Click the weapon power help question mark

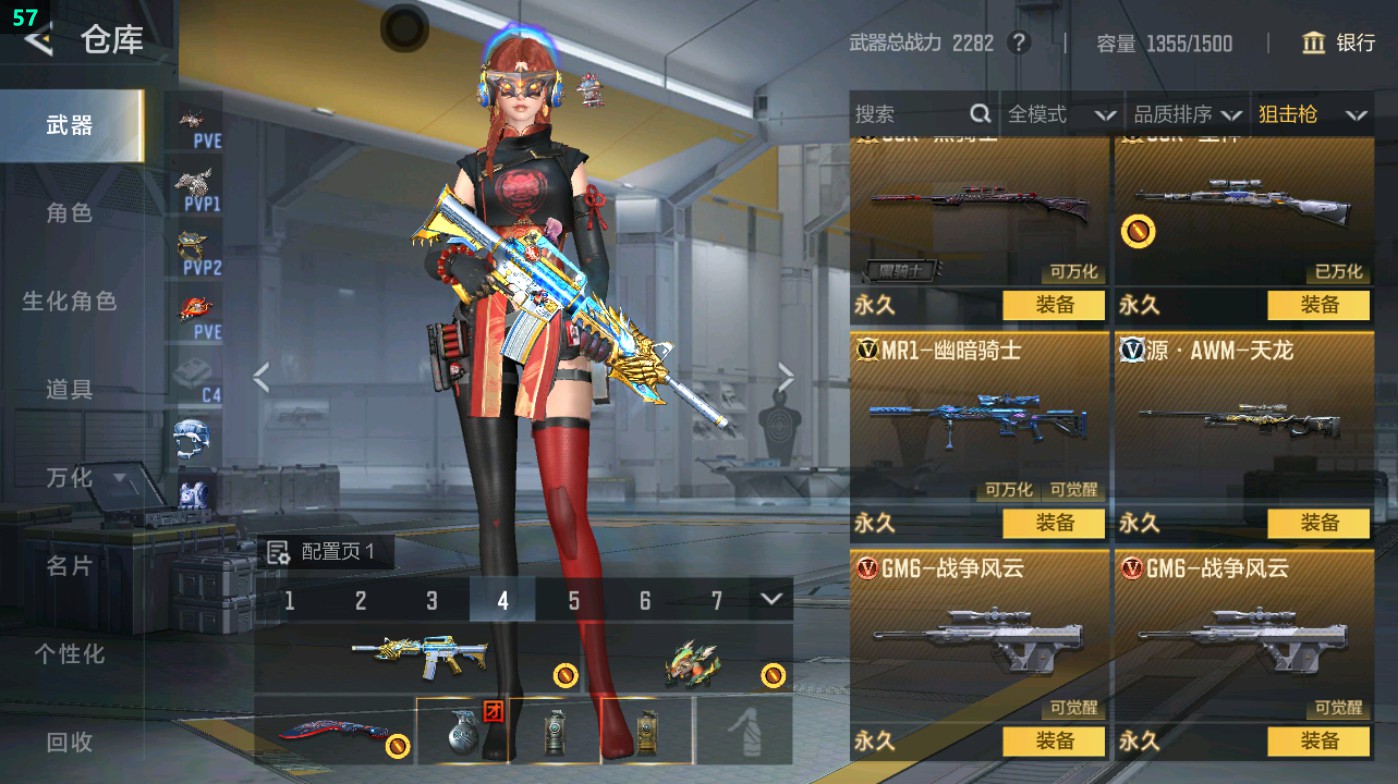pos(1018,43)
